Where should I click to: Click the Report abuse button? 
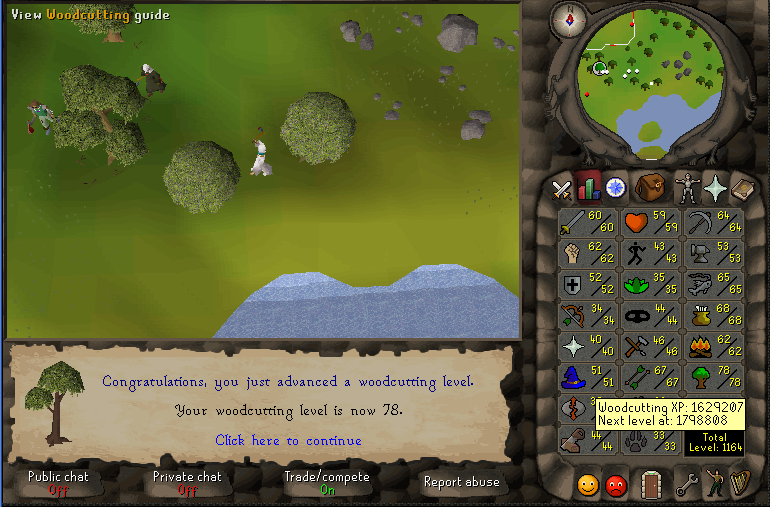tap(461, 482)
